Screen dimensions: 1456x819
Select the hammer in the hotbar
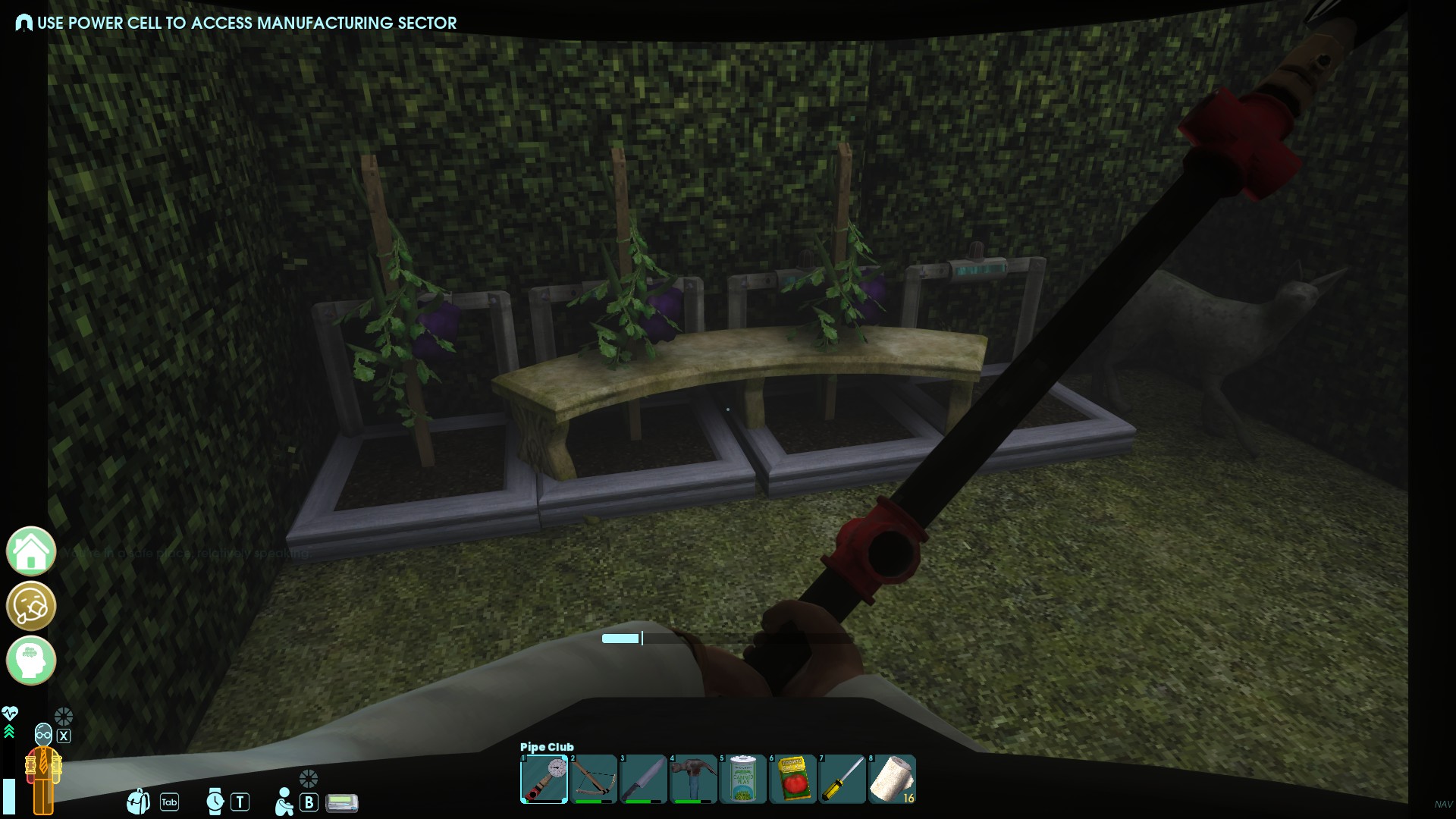click(693, 779)
